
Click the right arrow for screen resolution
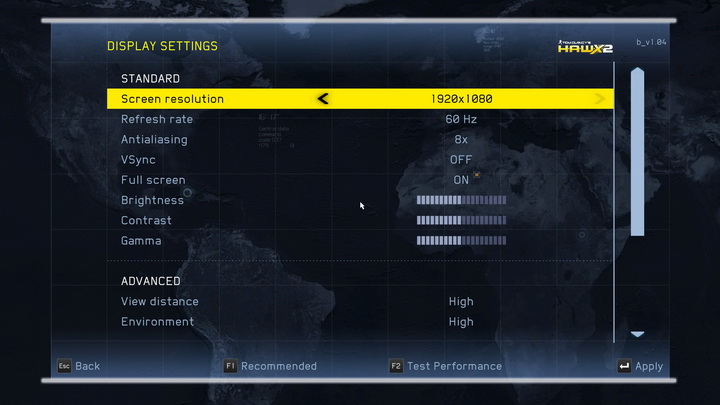pos(600,99)
